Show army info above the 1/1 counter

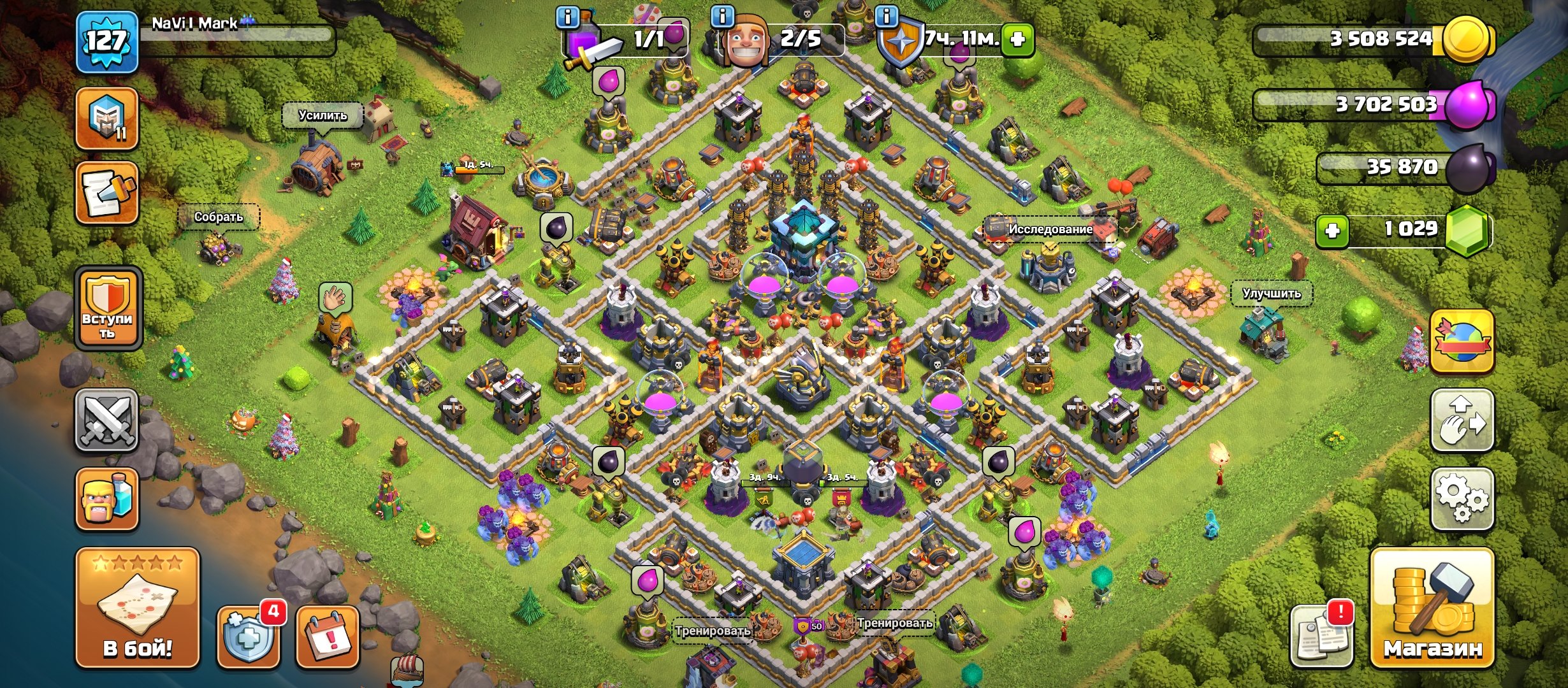pyautogui.click(x=567, y=17)
